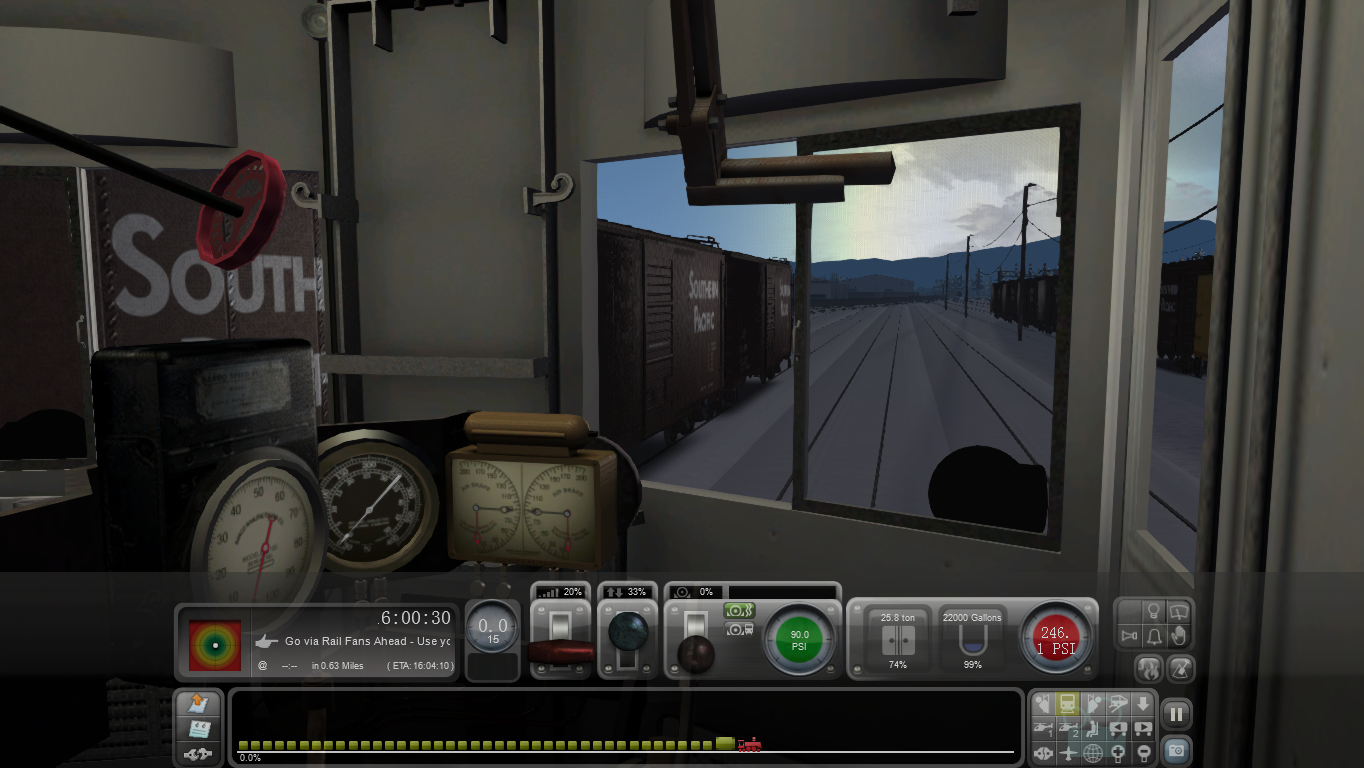Open the task list notepad icon
Image resolution: width=1364 pixels, height=768 pixels.
199,728
